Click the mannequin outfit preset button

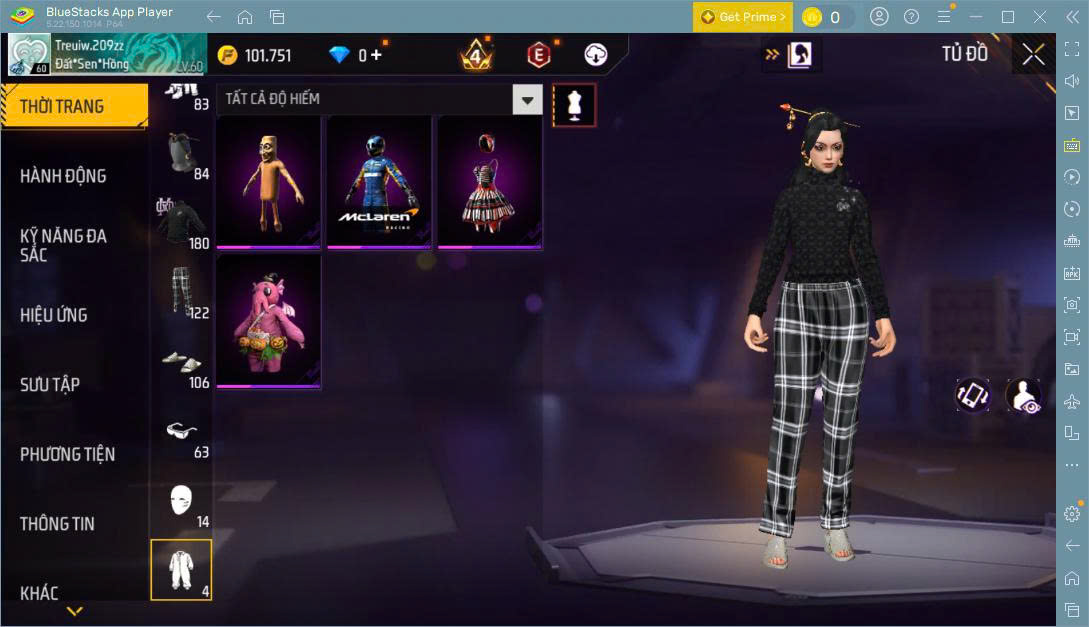(x=574, y=104)
